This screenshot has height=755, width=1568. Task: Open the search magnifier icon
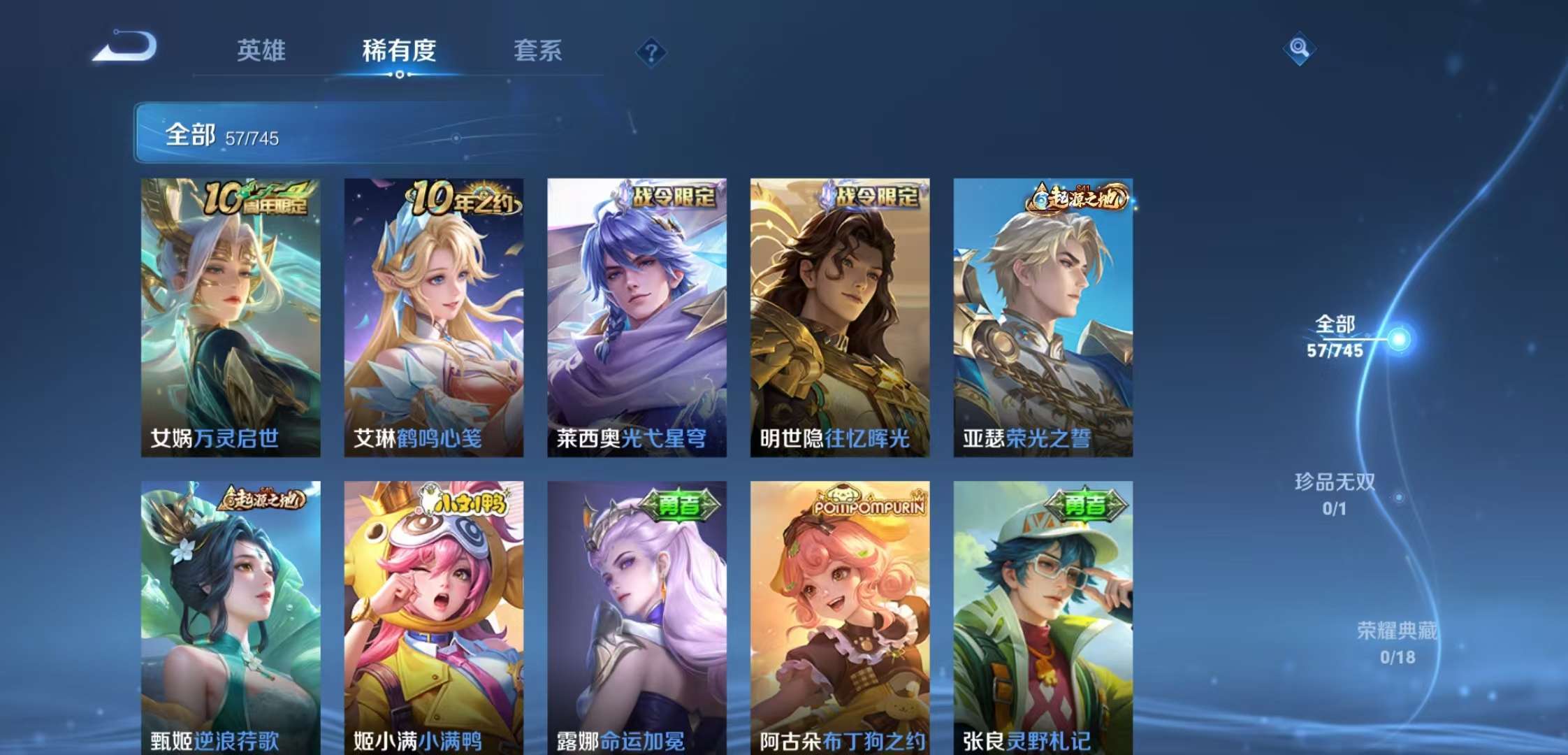(x=1300, y=48)
